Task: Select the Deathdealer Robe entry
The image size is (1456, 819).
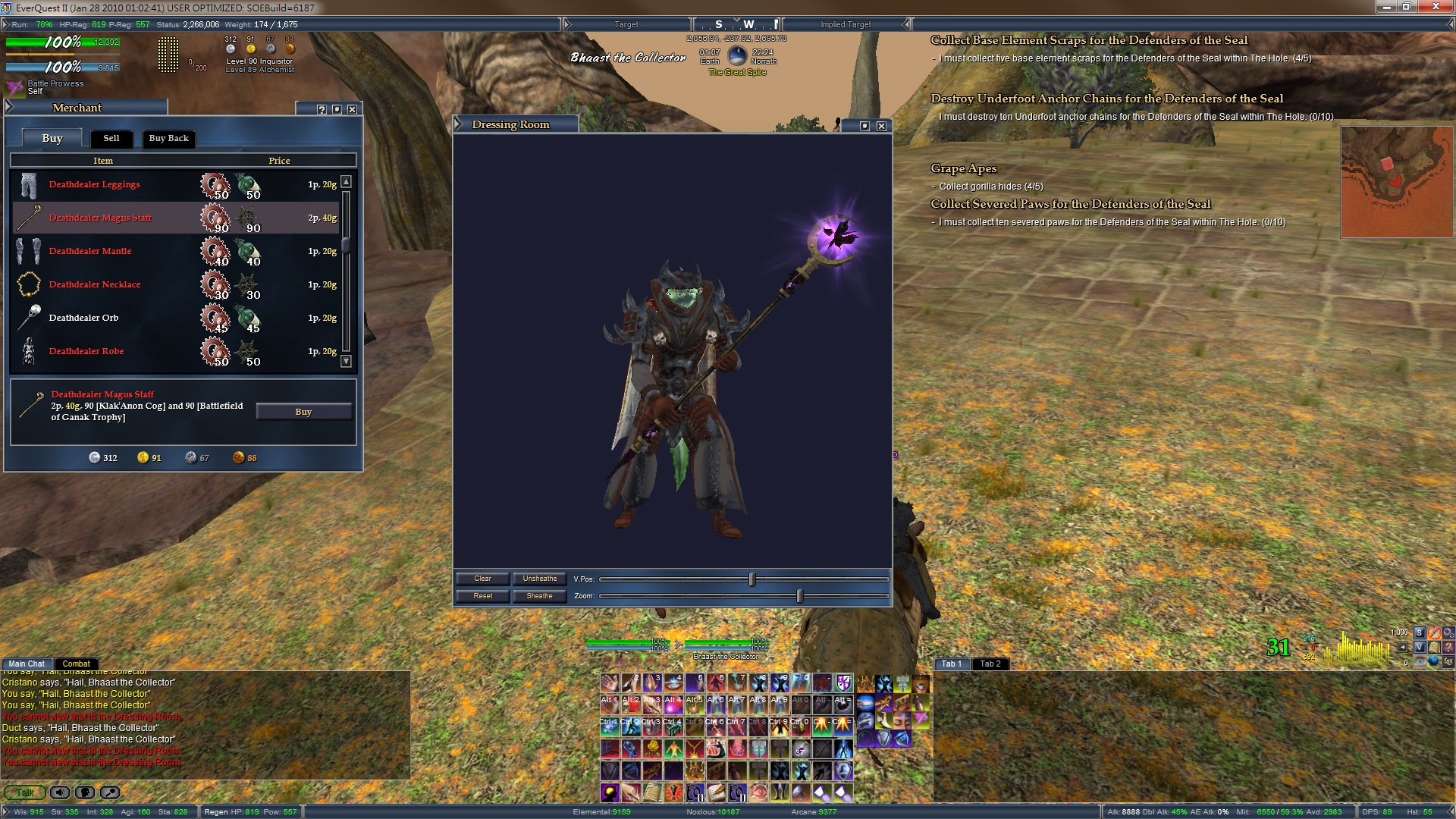Action: [x=86, y=351]
